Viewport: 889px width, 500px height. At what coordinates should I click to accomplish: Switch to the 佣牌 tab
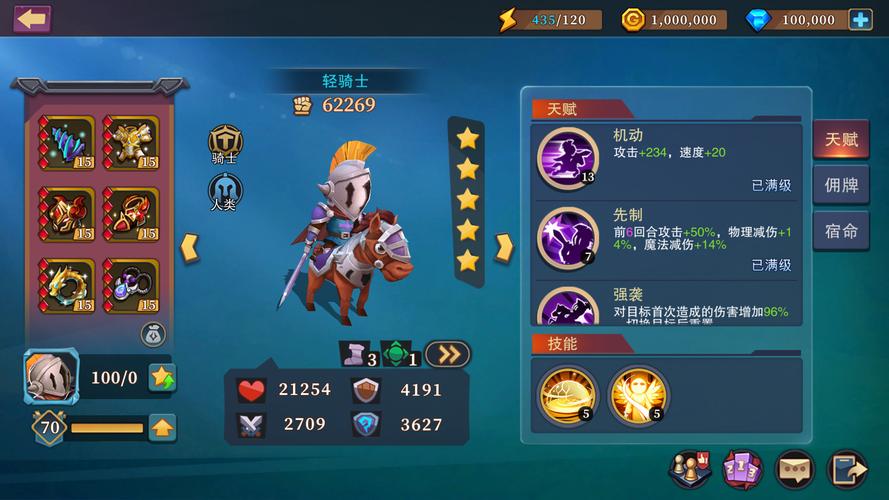pos(840,185)
